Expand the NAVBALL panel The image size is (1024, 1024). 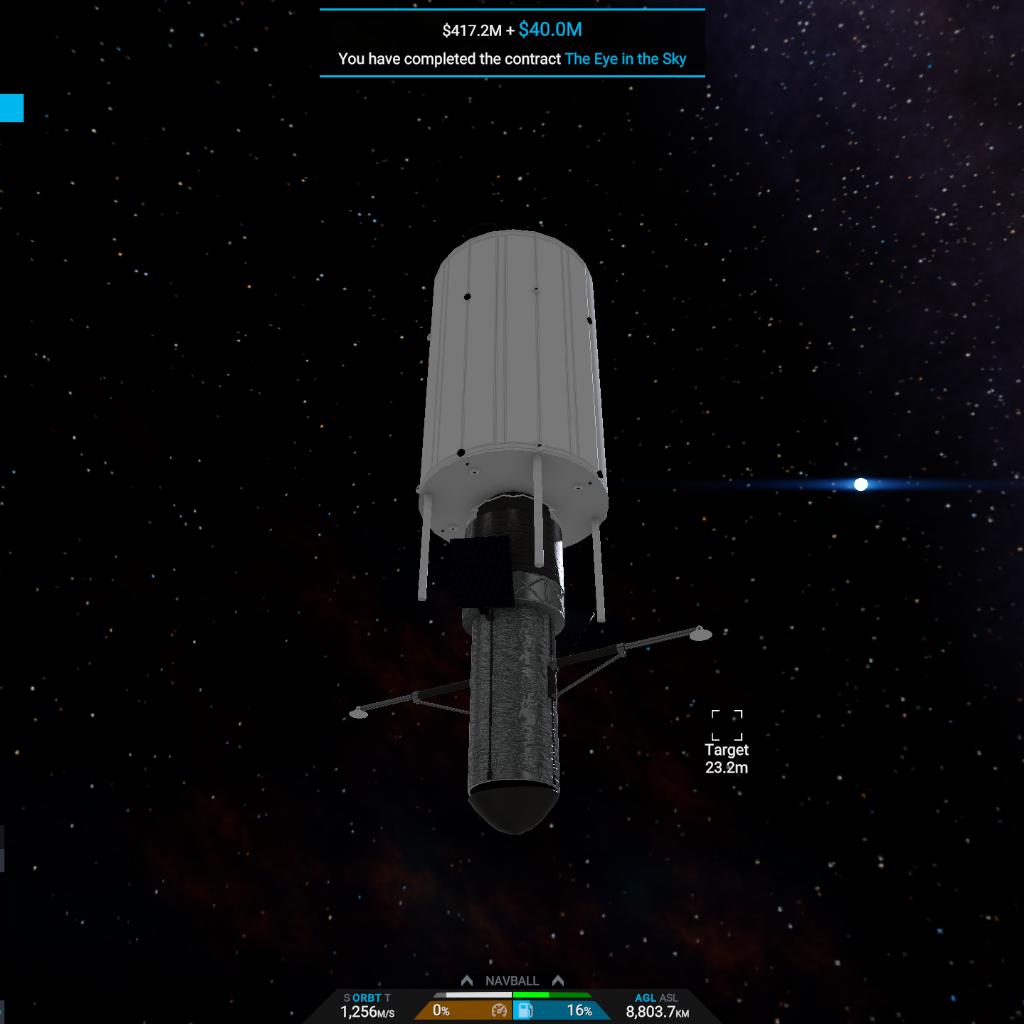(512, 981)
